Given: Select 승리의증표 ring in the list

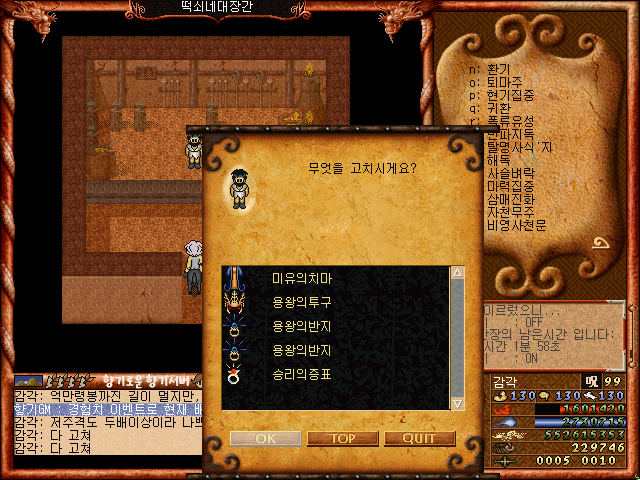Looking at the screenshot, I should 301,375.
